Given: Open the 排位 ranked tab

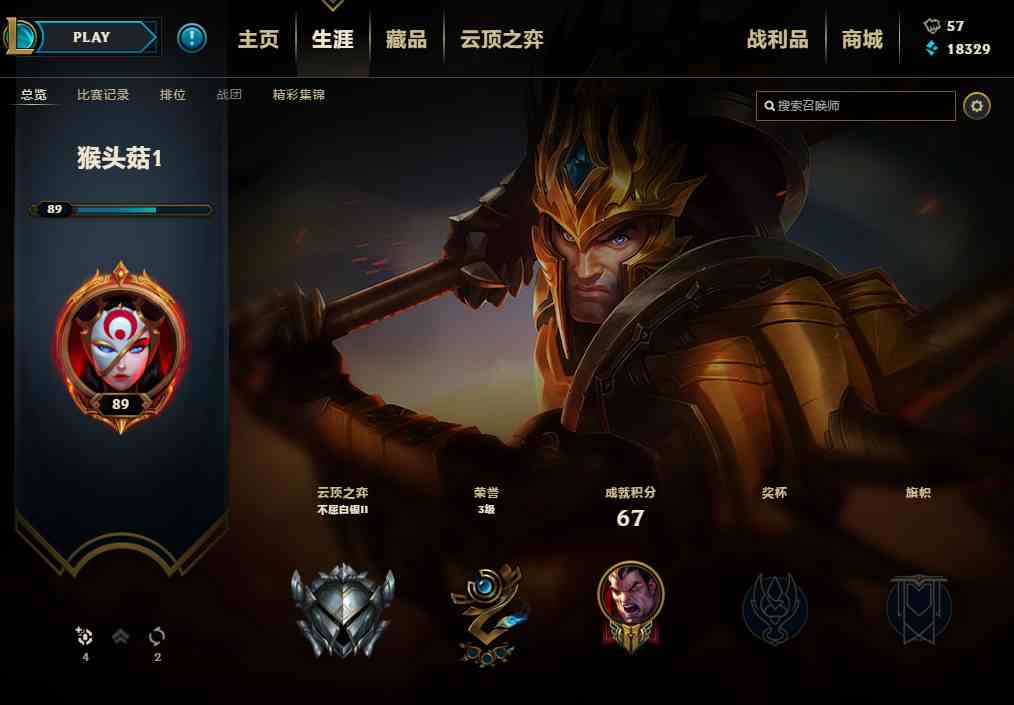Looking at the screenshot, I should coord(173,95).
